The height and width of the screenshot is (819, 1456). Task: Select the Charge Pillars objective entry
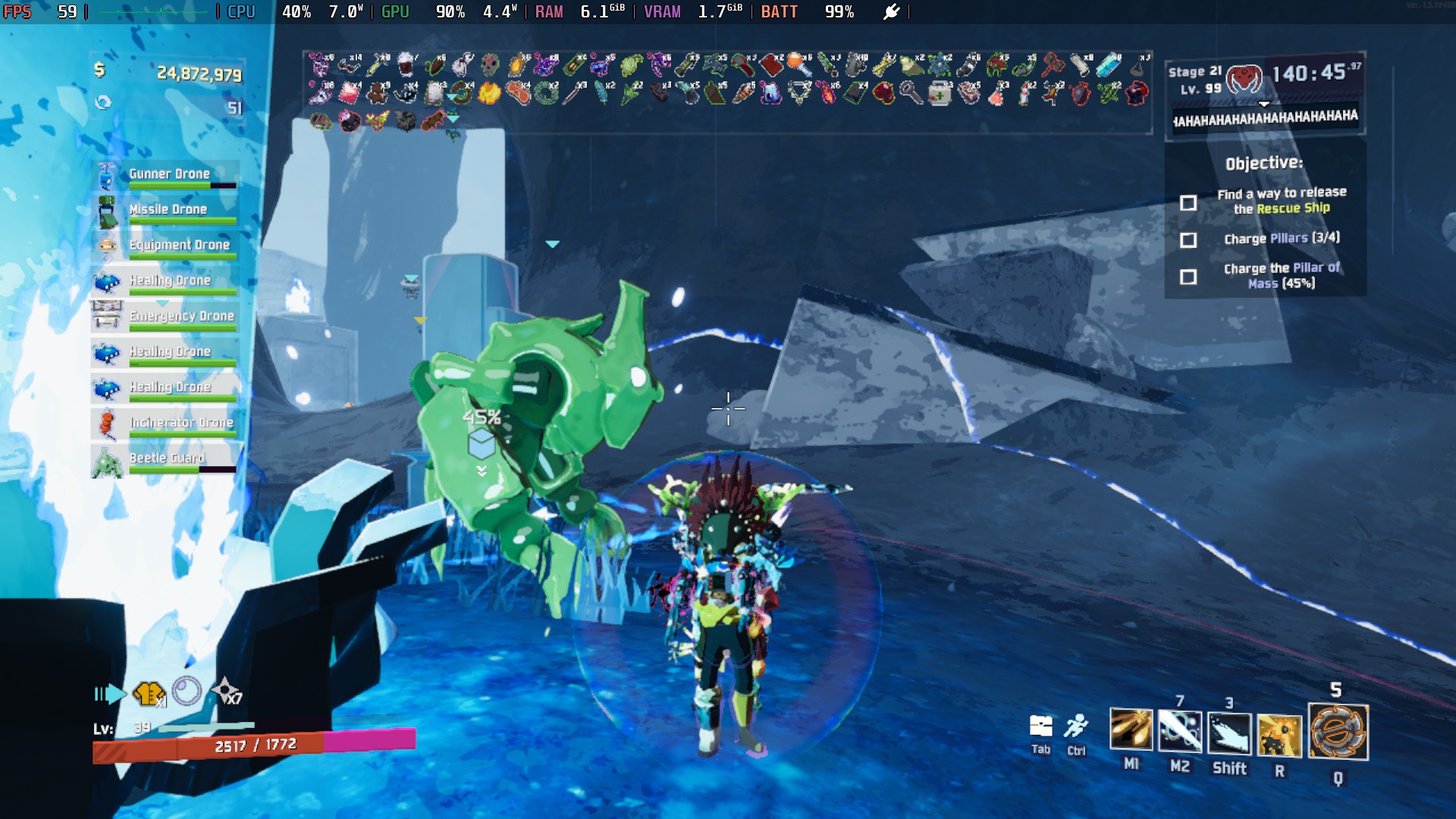(x=1282, y=239)
